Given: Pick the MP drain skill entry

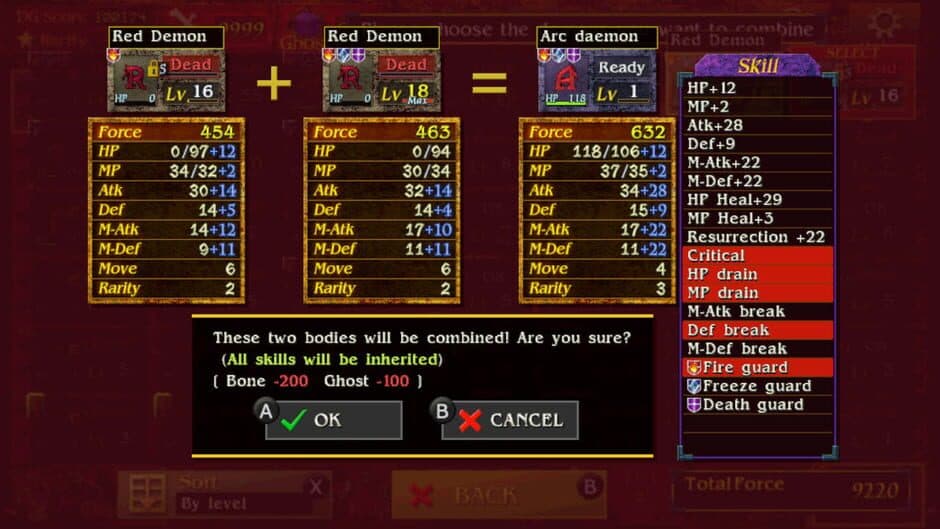Looking at the screenshot, I should (757, 293).
